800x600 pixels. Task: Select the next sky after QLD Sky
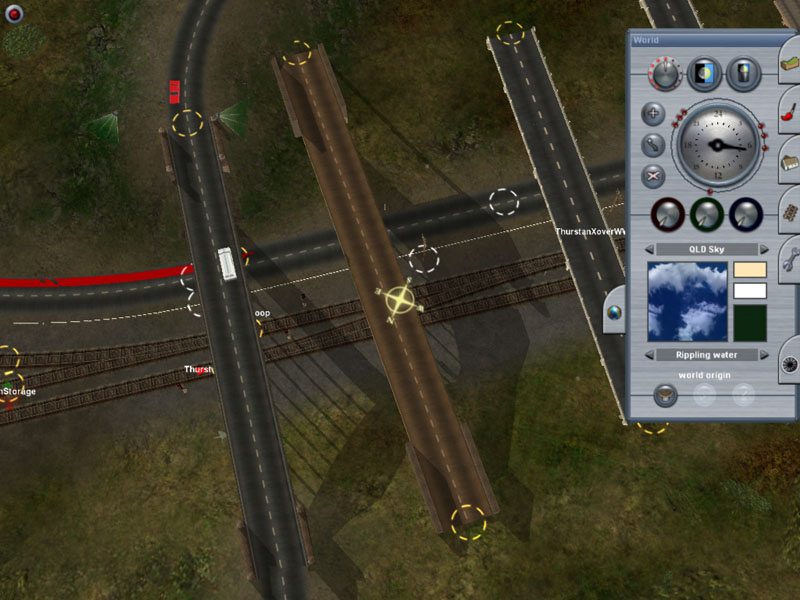pyautogui.click(x=765, y=249)
